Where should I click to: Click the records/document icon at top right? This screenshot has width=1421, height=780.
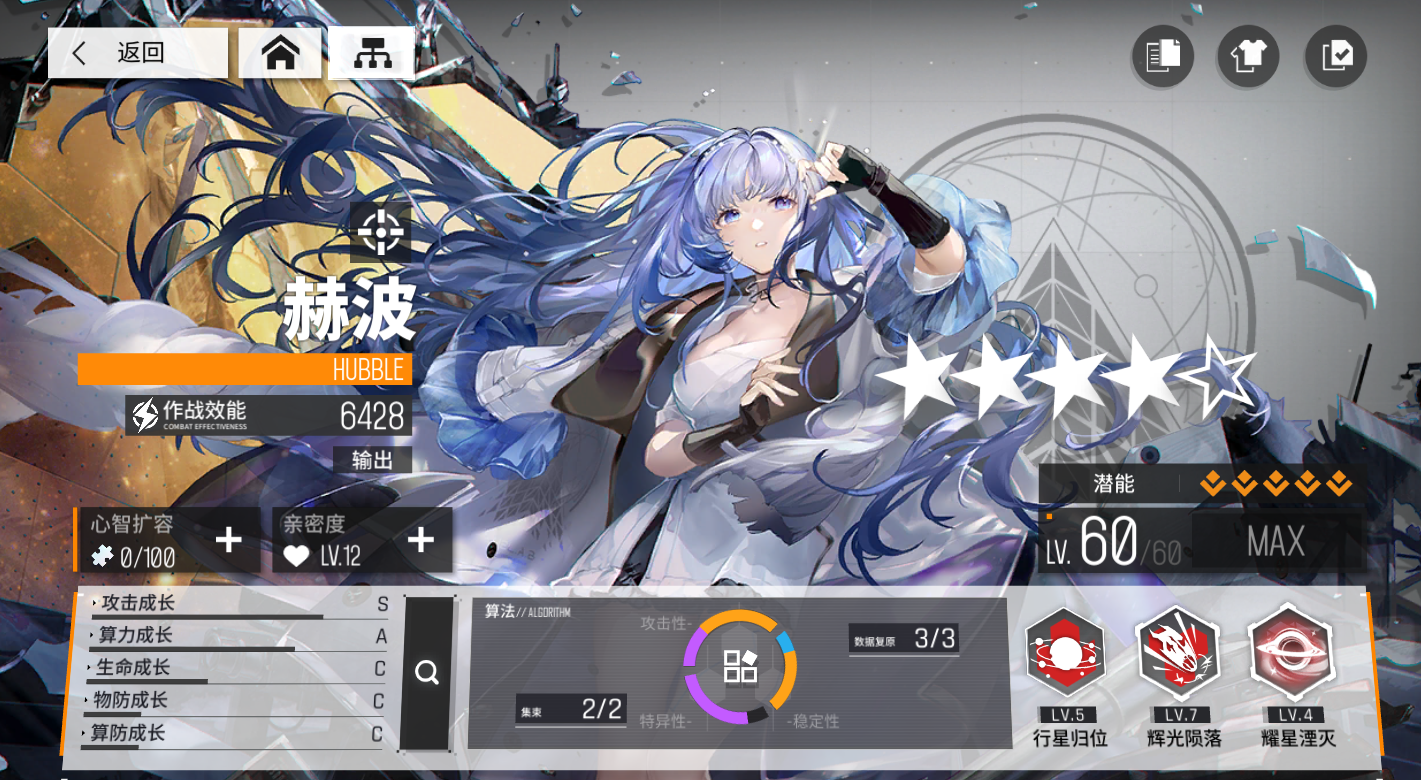coord(1161,57)
